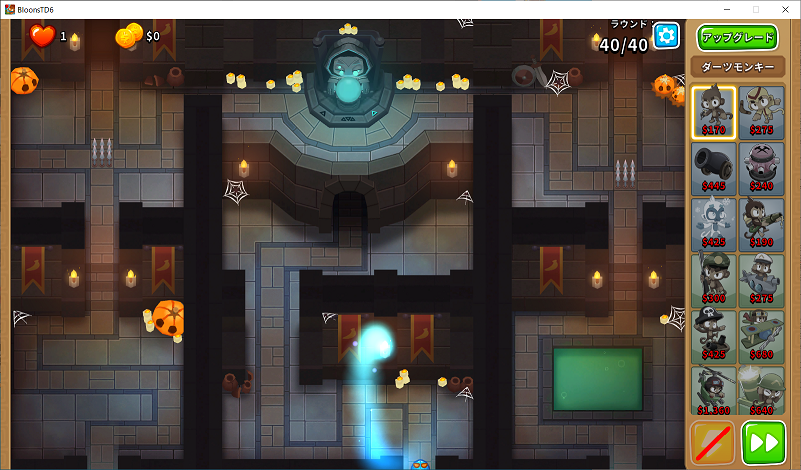The image size is (801, 470).
Task: Choose the Monkey Ace plane tower
Action: pyautogui.click(x=761, y=335)
